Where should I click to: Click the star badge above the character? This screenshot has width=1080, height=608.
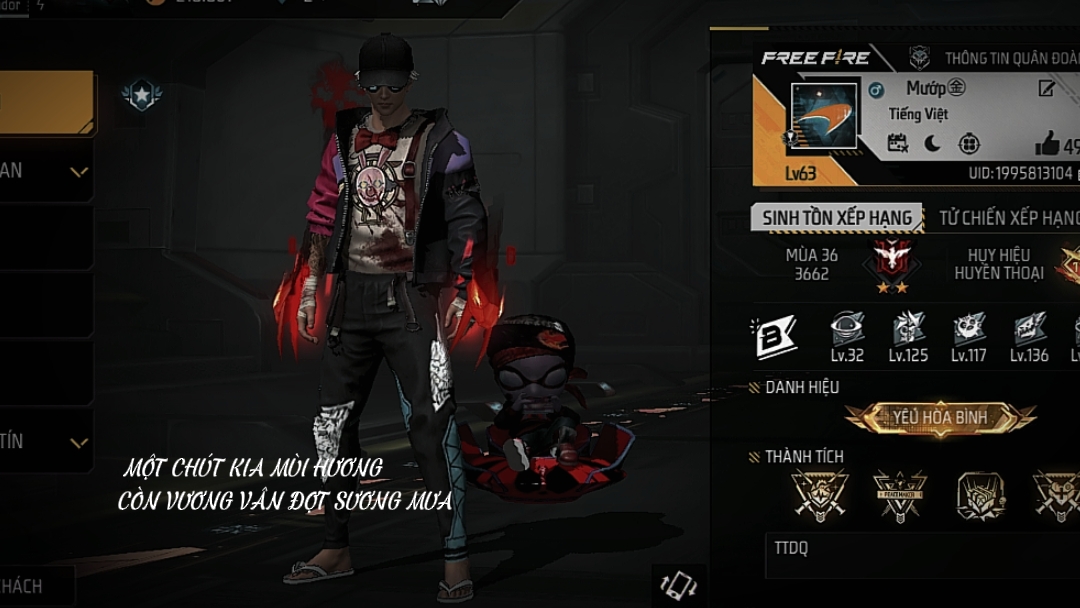141,95
